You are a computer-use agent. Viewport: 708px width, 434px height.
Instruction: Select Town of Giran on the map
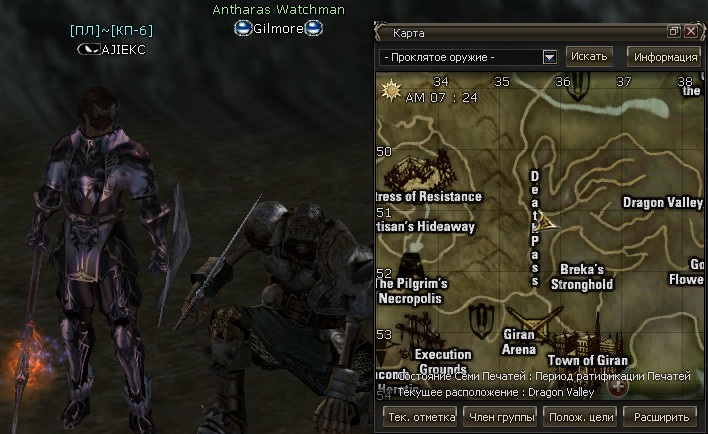coord(587,360)
